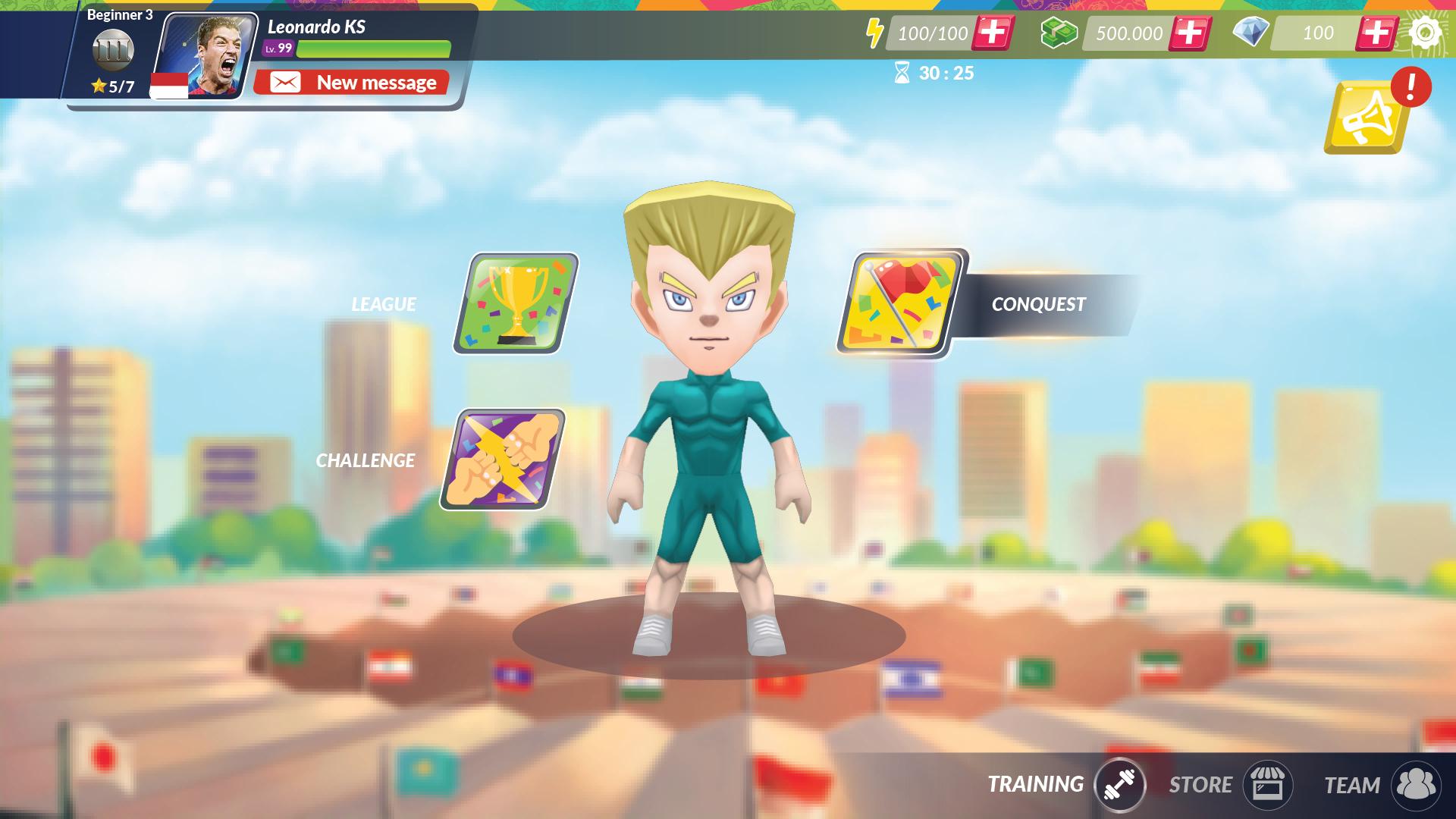Check the Beginner 3 rank badge

113,51
